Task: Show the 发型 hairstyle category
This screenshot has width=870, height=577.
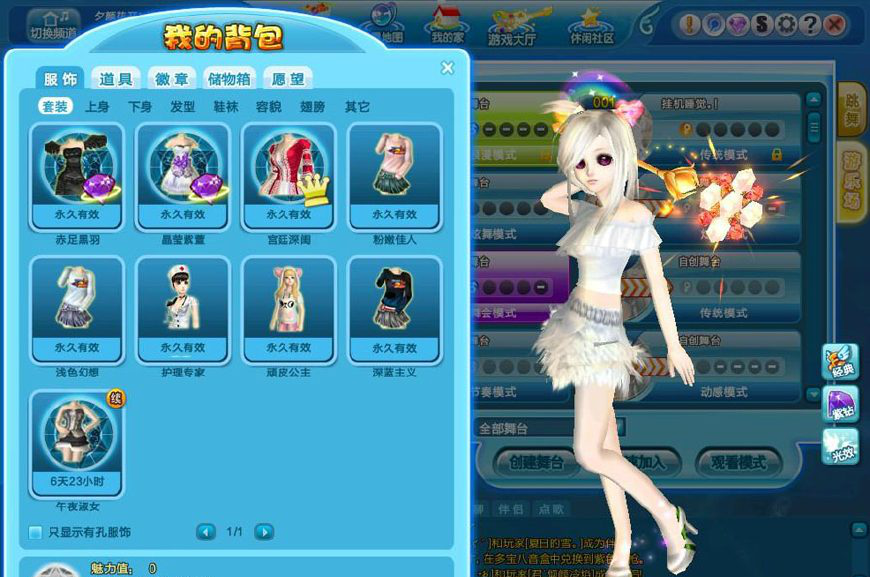Action: click(183, 107)
